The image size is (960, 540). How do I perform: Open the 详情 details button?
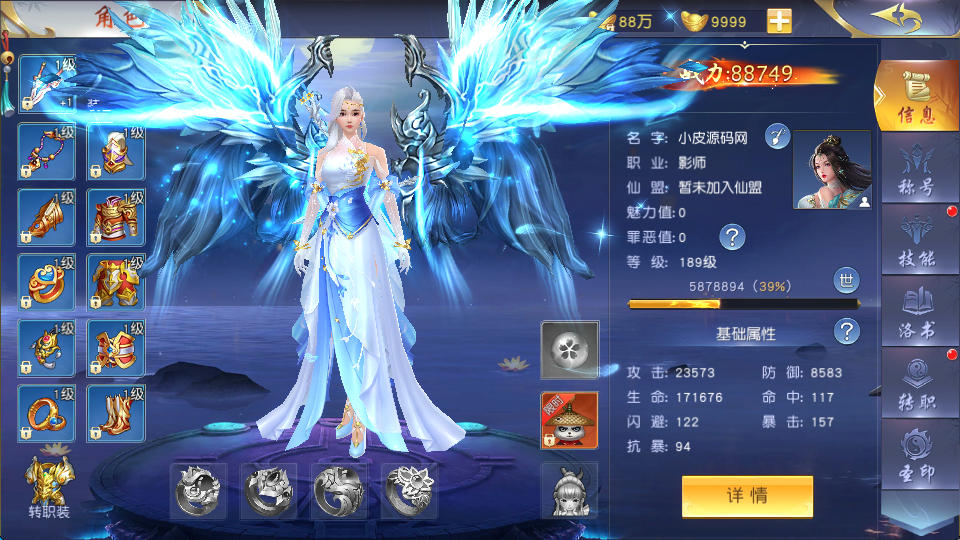(747, 496)
